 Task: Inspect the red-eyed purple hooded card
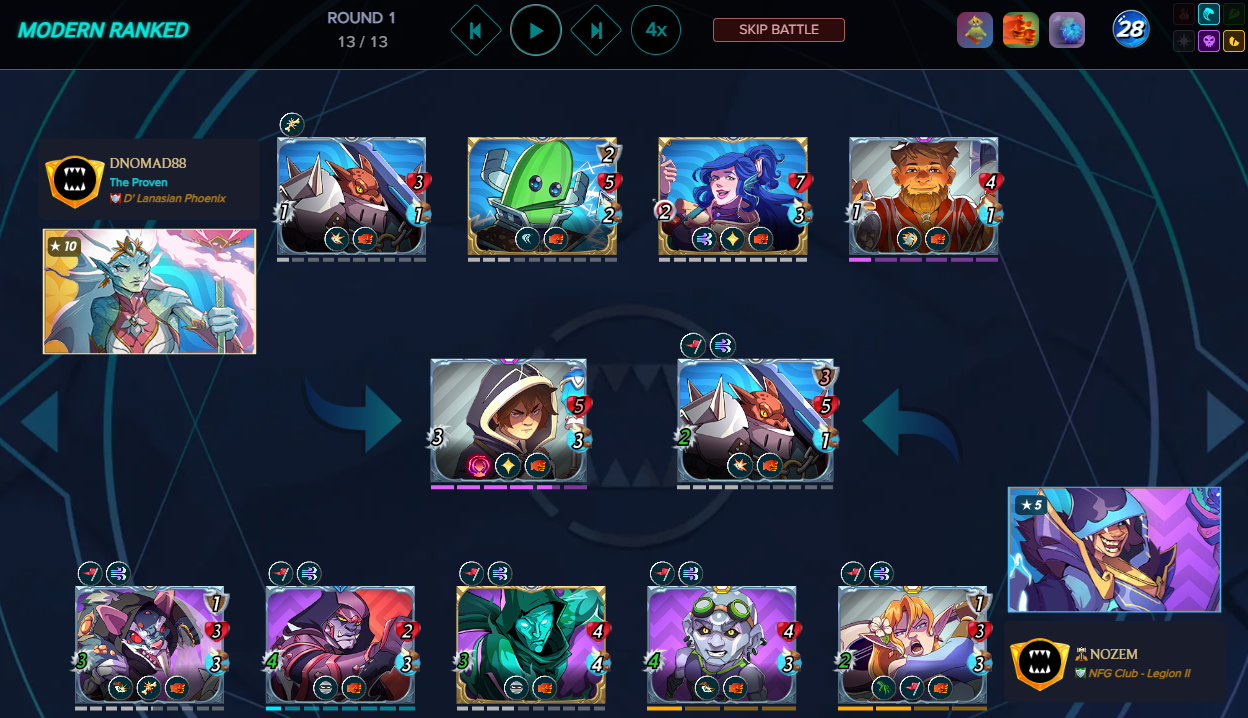(x=340, y=644)
